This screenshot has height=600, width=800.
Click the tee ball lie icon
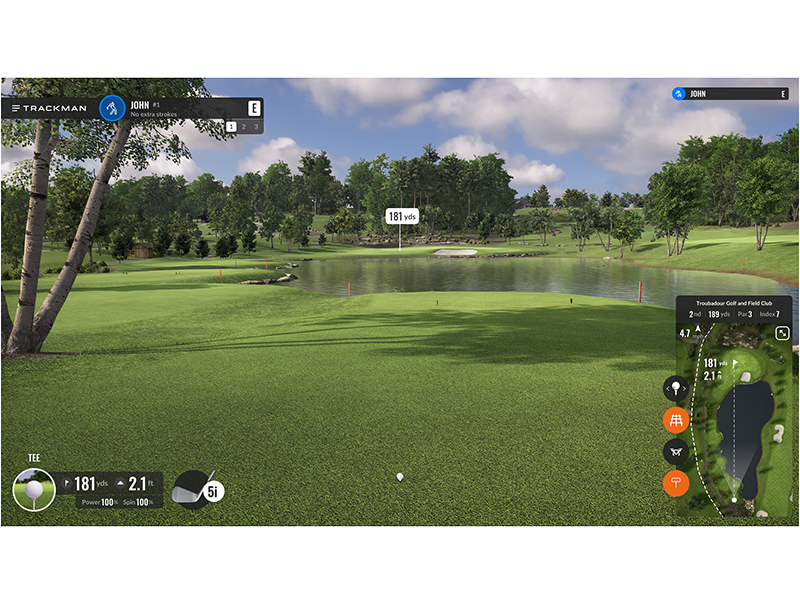(x=33, y=490)
